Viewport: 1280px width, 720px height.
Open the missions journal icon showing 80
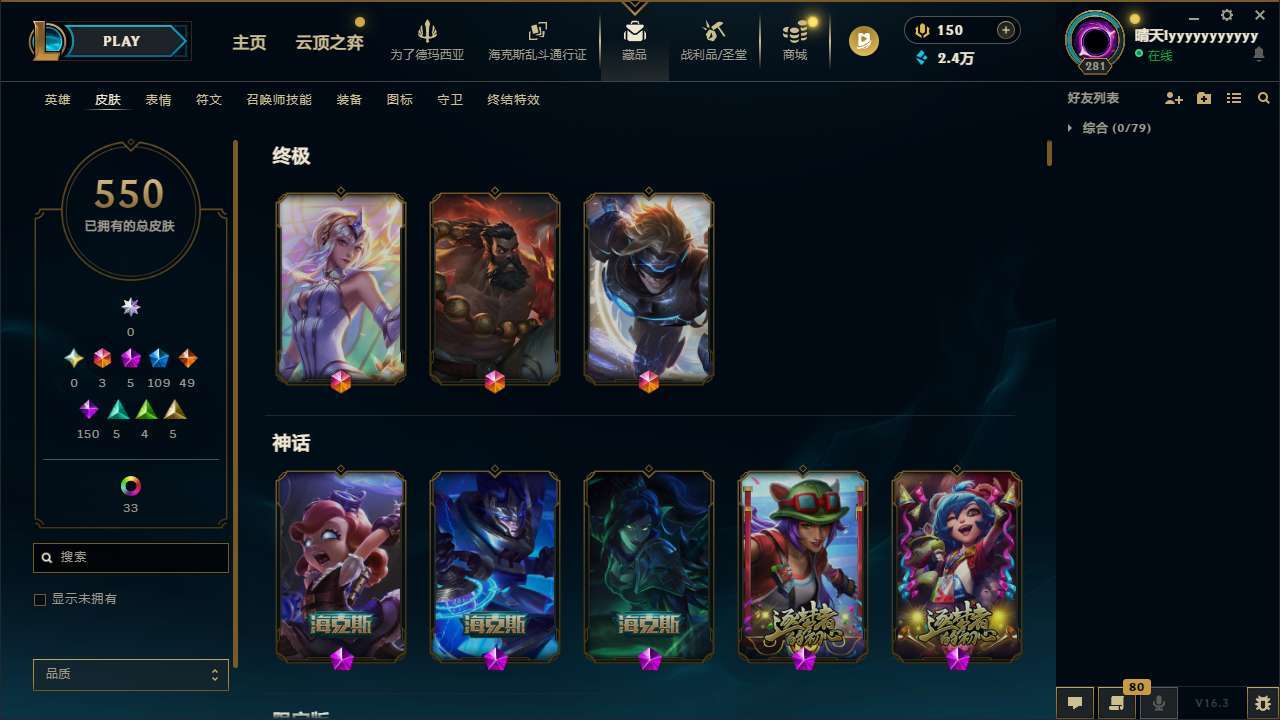click(x=1115, y=702)
